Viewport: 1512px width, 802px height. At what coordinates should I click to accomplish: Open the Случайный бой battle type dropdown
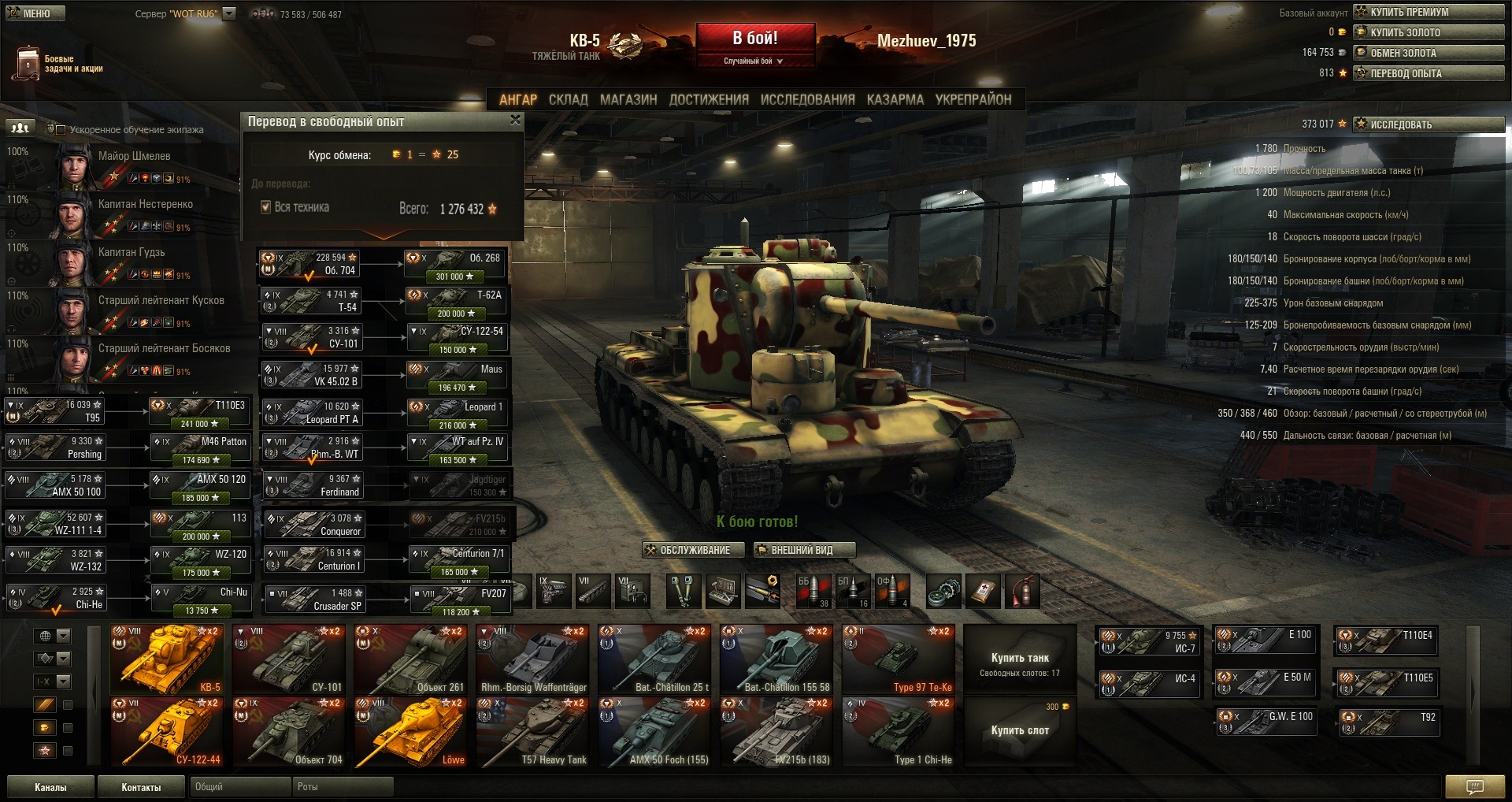coord(754,61)
